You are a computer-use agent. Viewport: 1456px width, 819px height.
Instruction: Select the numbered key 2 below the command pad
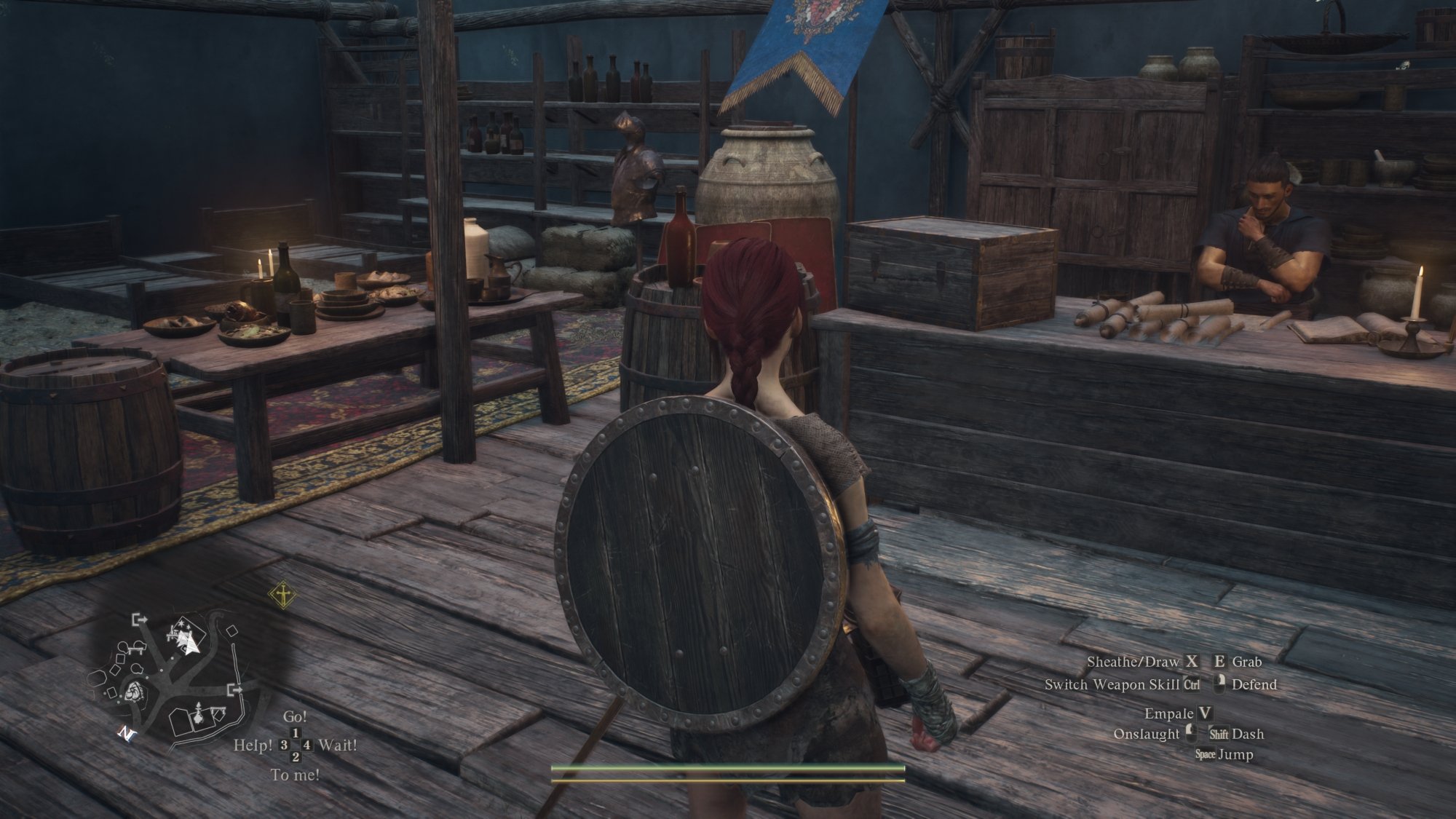click(295, 757)
